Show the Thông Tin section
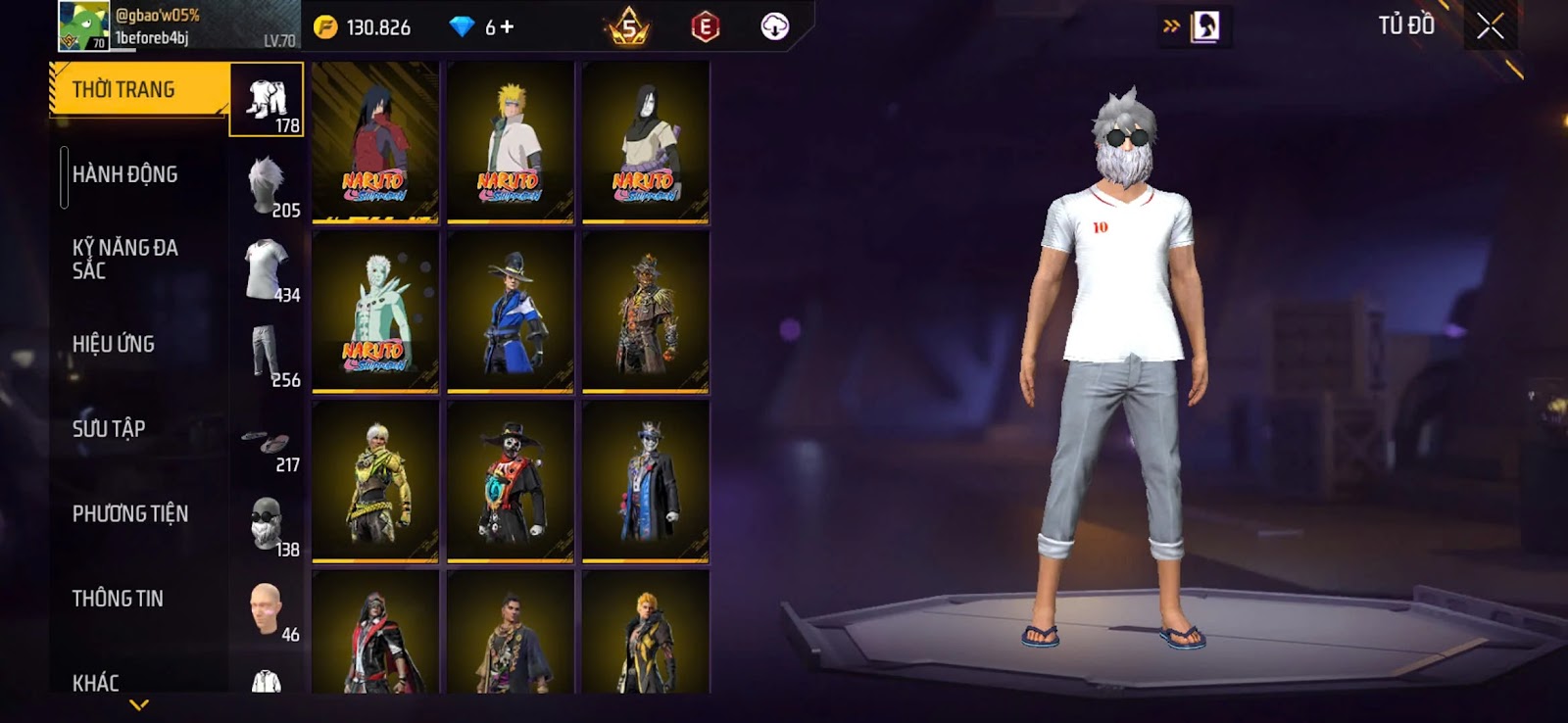Screen dimensions: 1568x723 coord(118,599)
